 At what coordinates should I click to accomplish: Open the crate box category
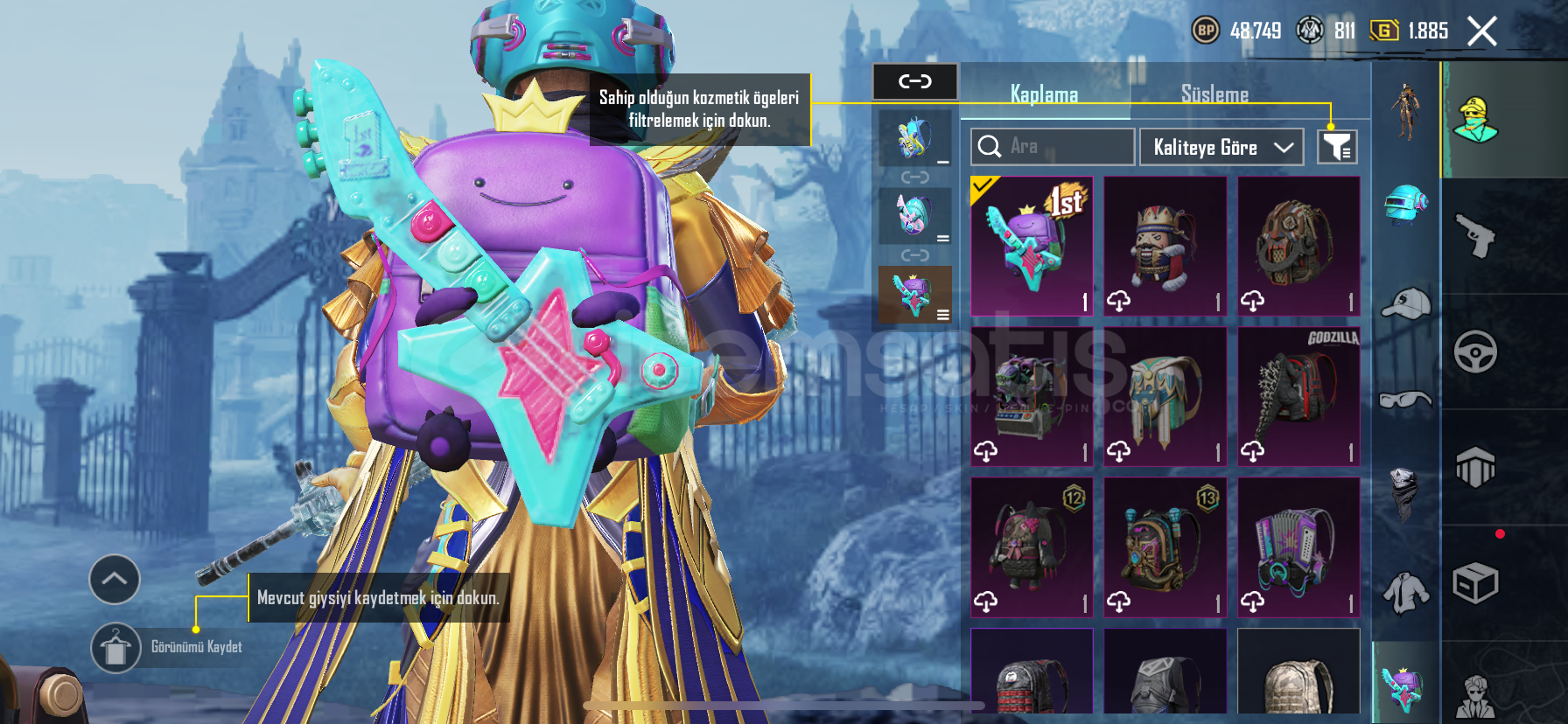(1475, 583)
